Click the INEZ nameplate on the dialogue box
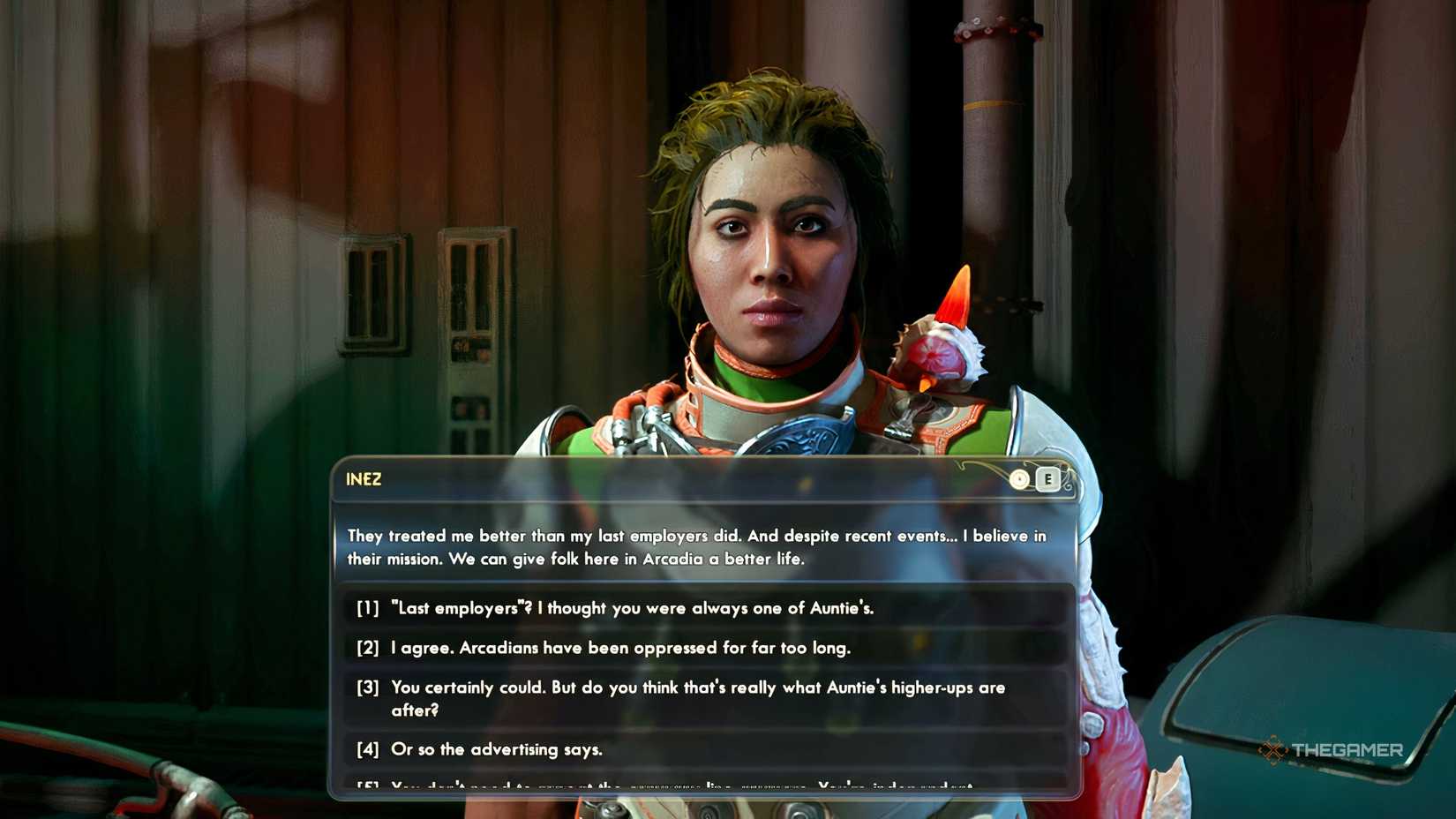Screen dimensions: 1456x819 click(x=362, y=479)
